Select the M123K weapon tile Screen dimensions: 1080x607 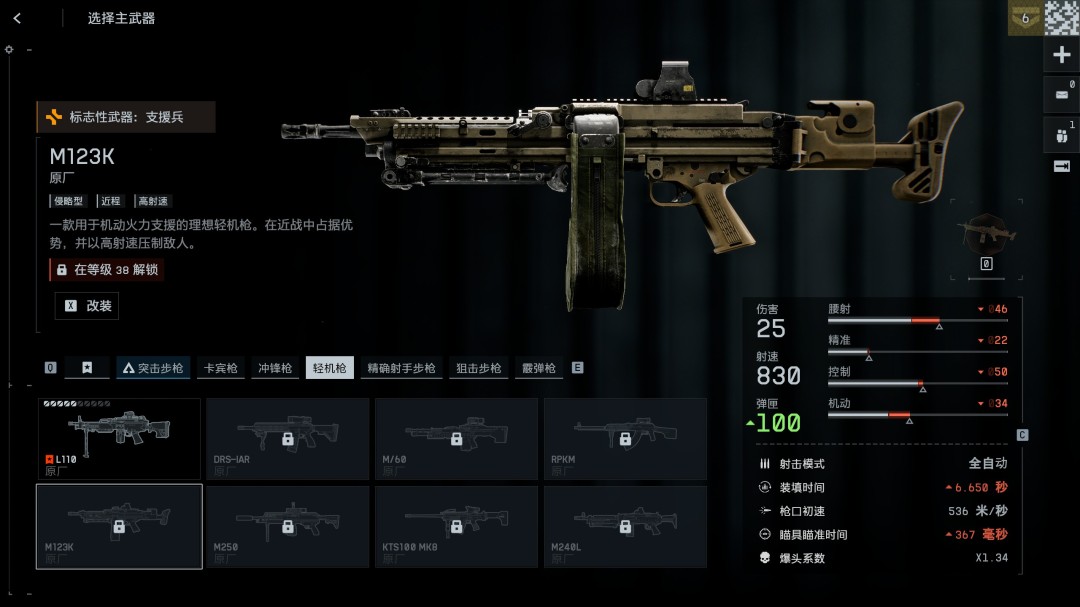pos(119,526)
